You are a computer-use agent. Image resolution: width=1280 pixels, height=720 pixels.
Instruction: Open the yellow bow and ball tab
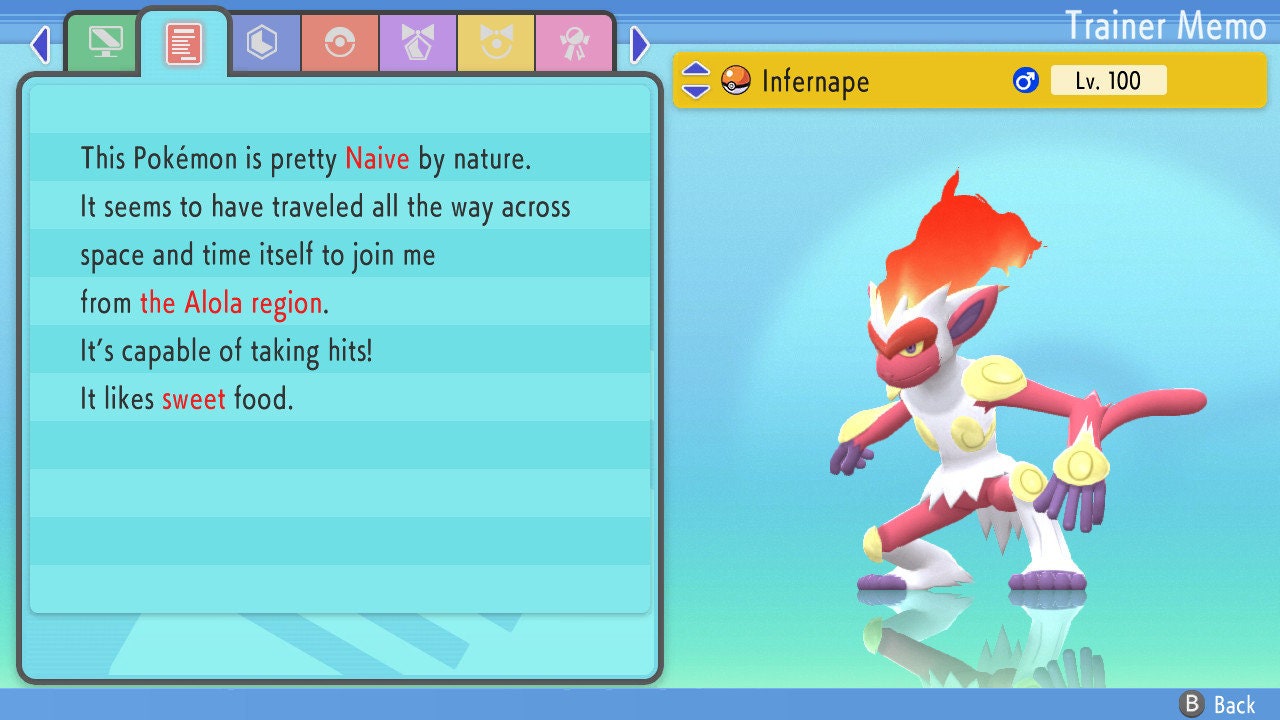(496, 43)
